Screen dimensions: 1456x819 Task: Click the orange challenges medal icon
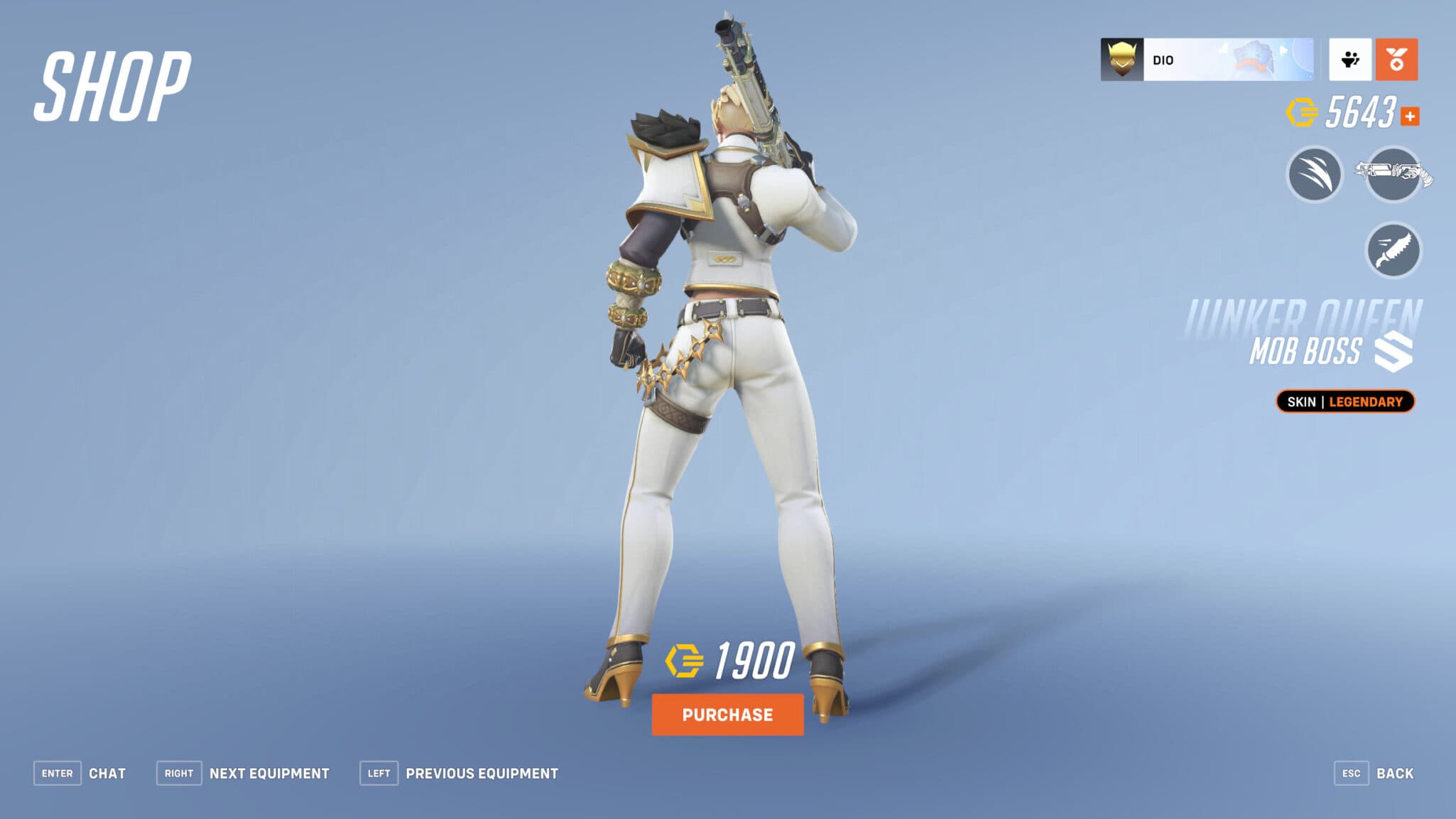coord(1396,61)
